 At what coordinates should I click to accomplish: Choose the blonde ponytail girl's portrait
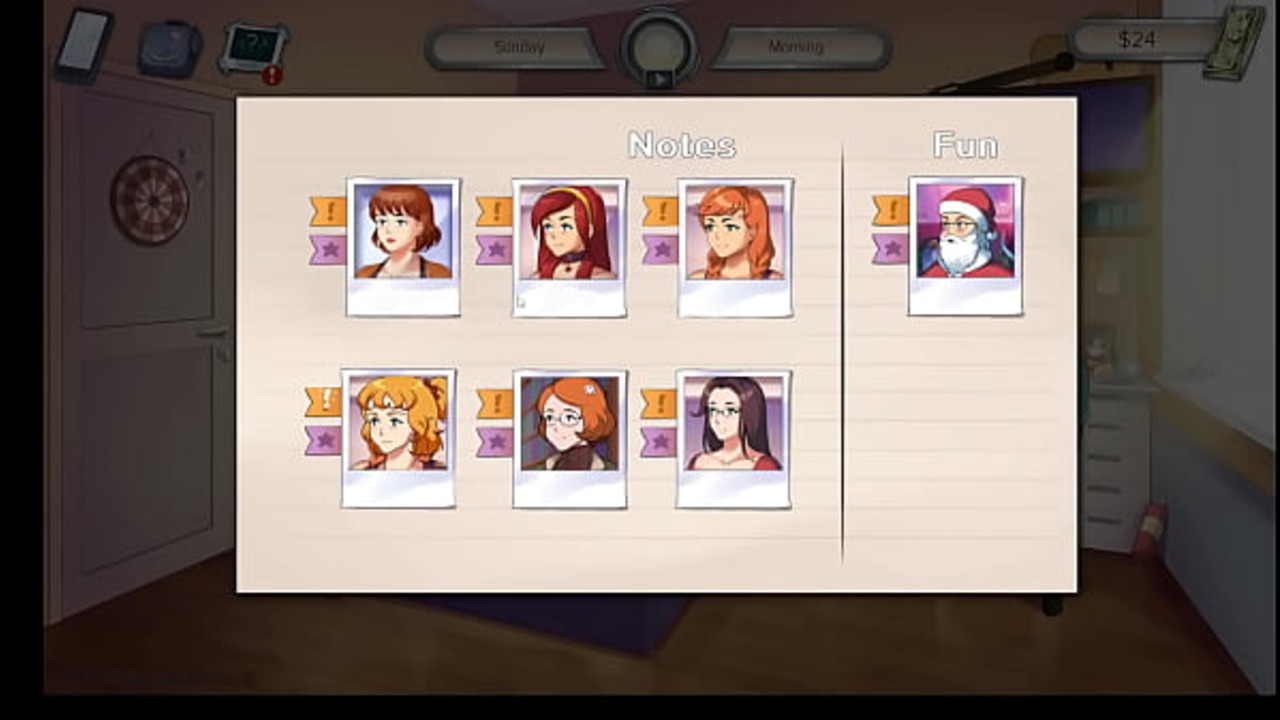coord(399,437)
